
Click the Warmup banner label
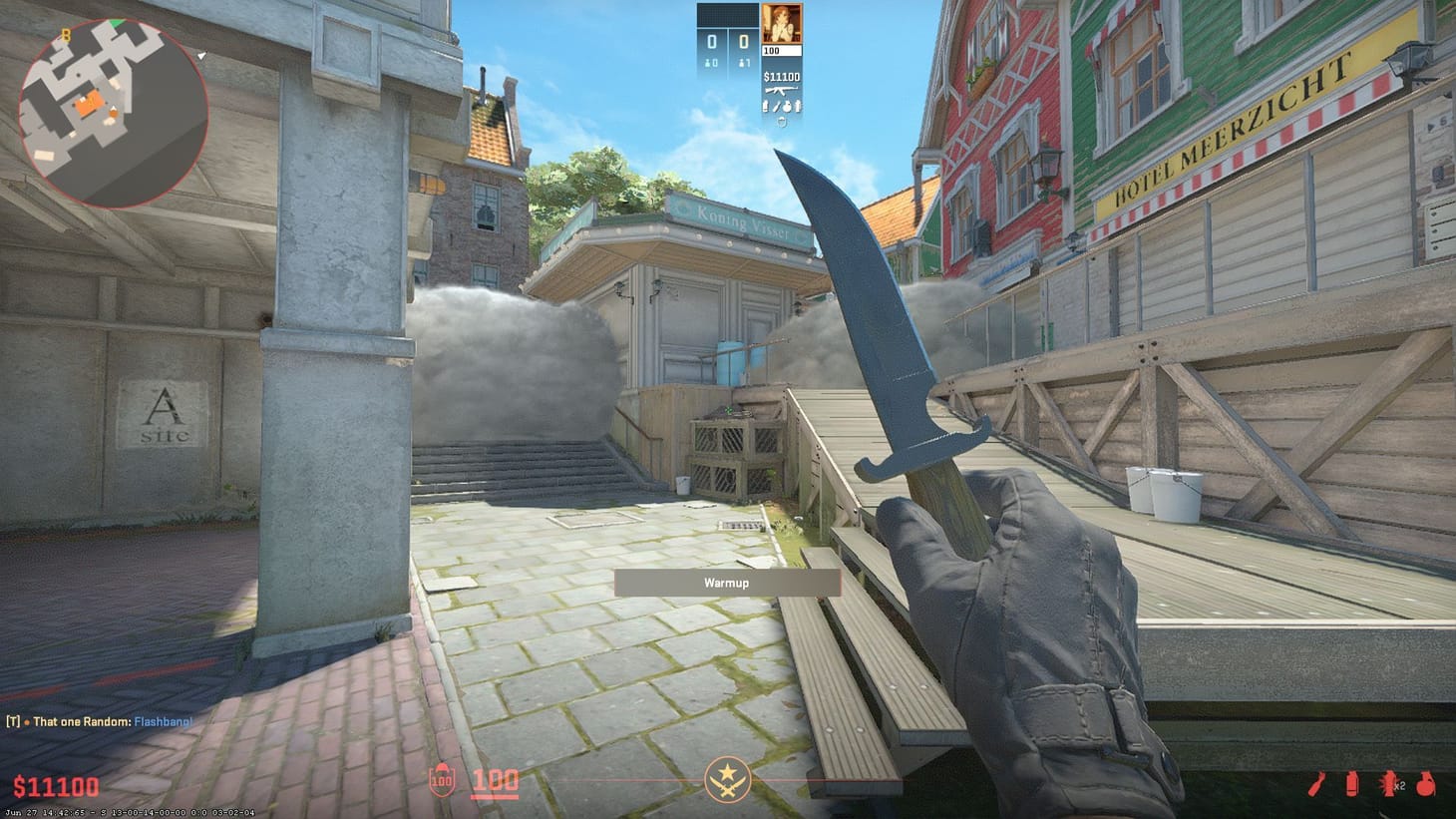[726, 584]
